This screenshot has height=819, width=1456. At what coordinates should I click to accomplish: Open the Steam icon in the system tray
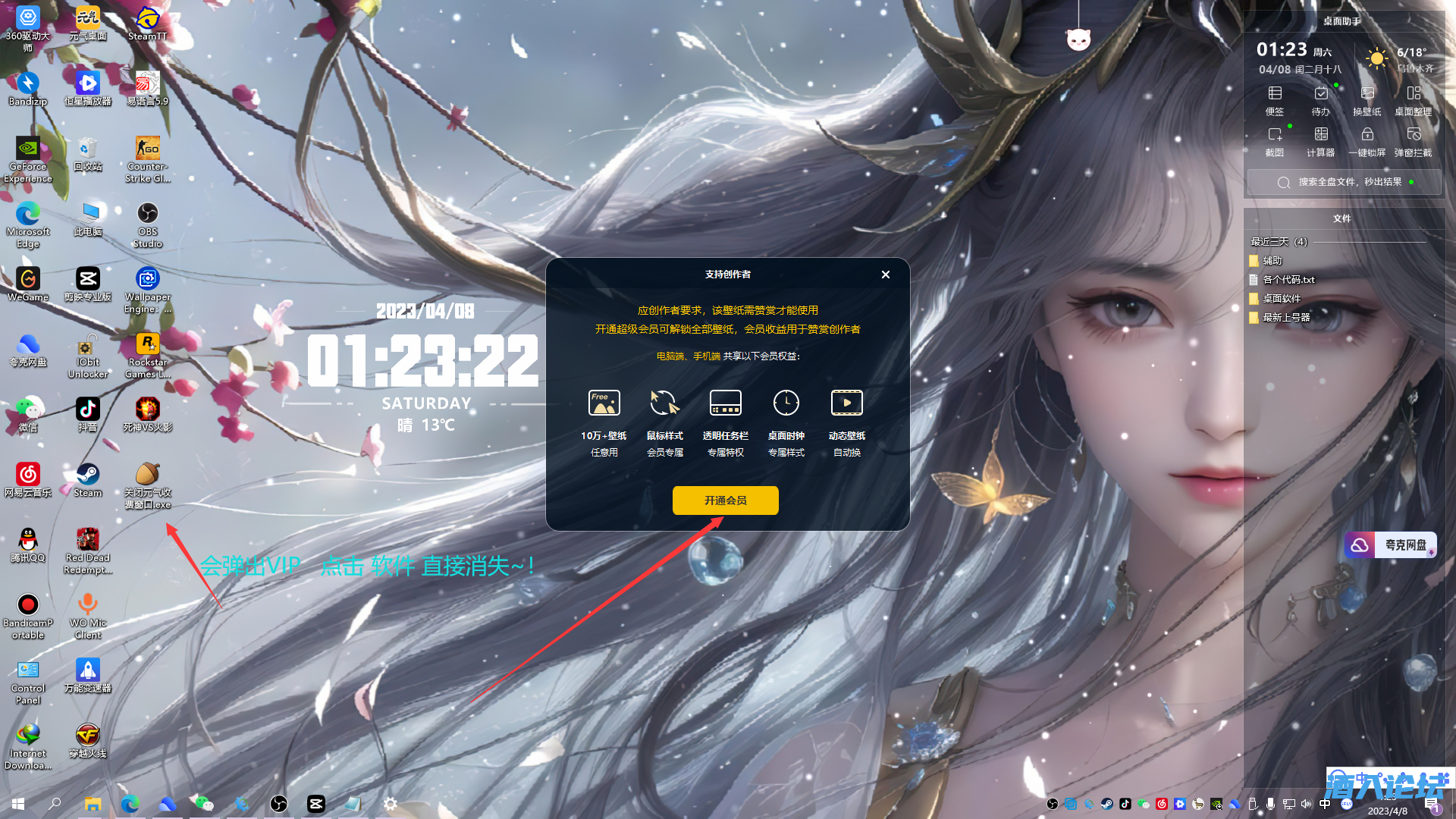1106,804
